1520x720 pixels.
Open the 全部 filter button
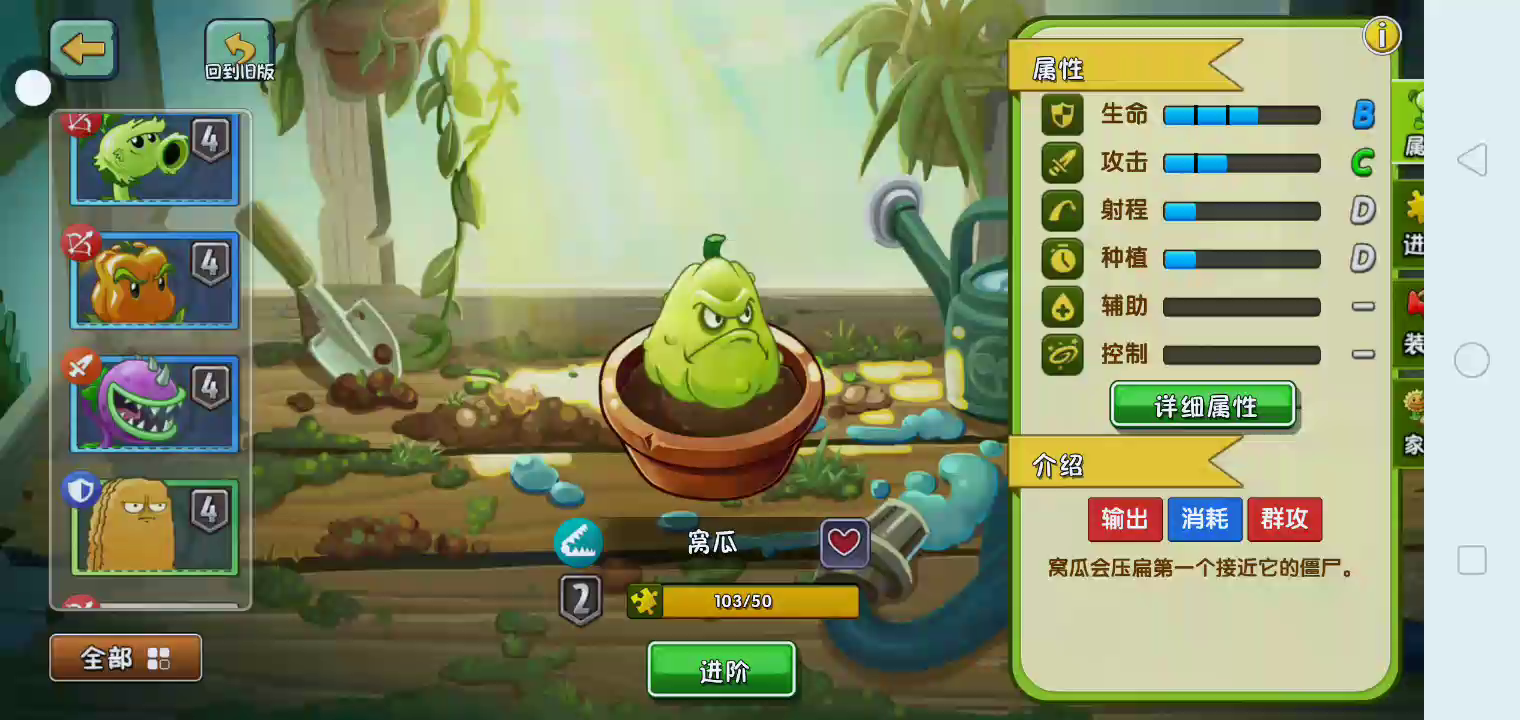[x=126, y=658]
